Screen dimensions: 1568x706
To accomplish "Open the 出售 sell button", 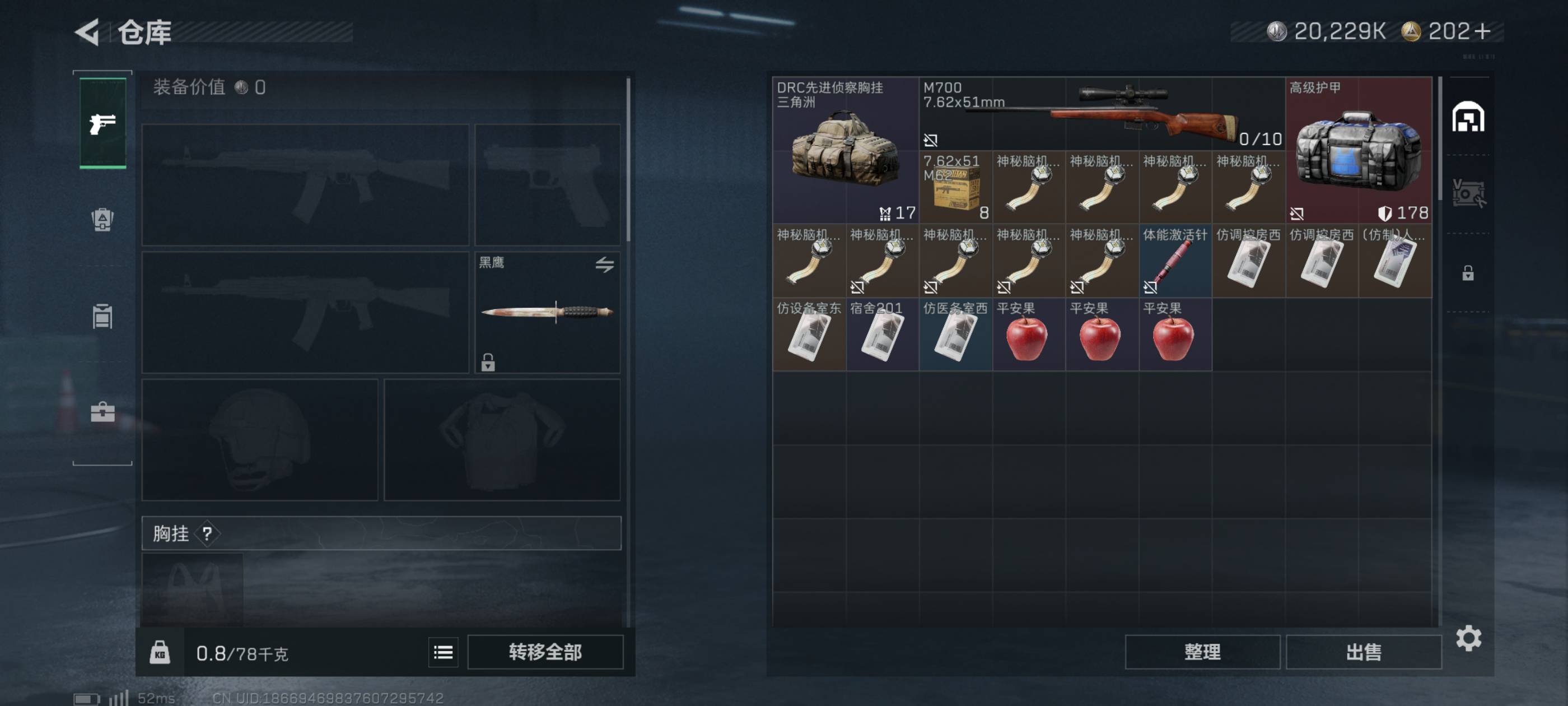I will click(x=1364, y=652).
